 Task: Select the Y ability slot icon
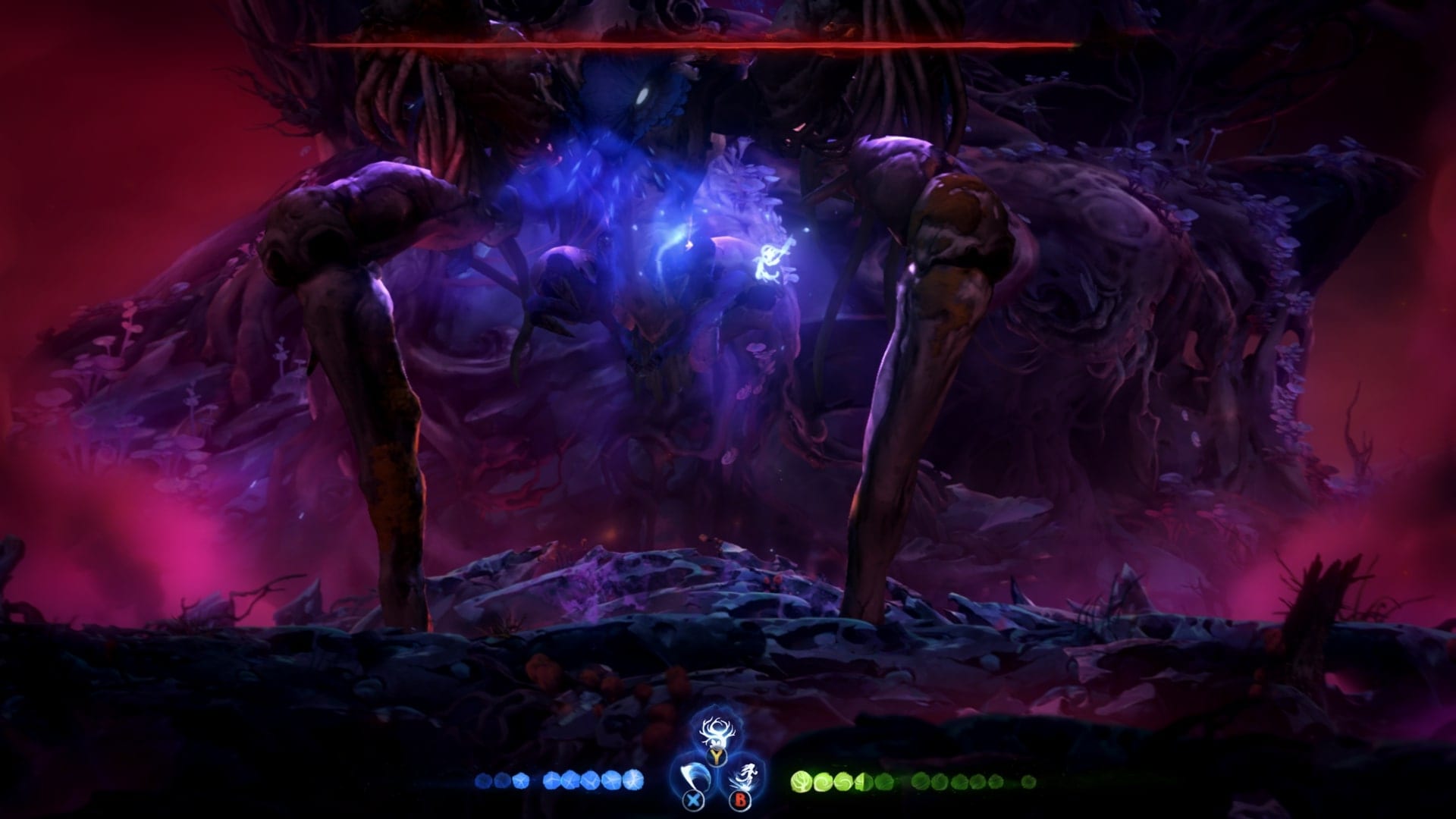click(x=715, y=755)
